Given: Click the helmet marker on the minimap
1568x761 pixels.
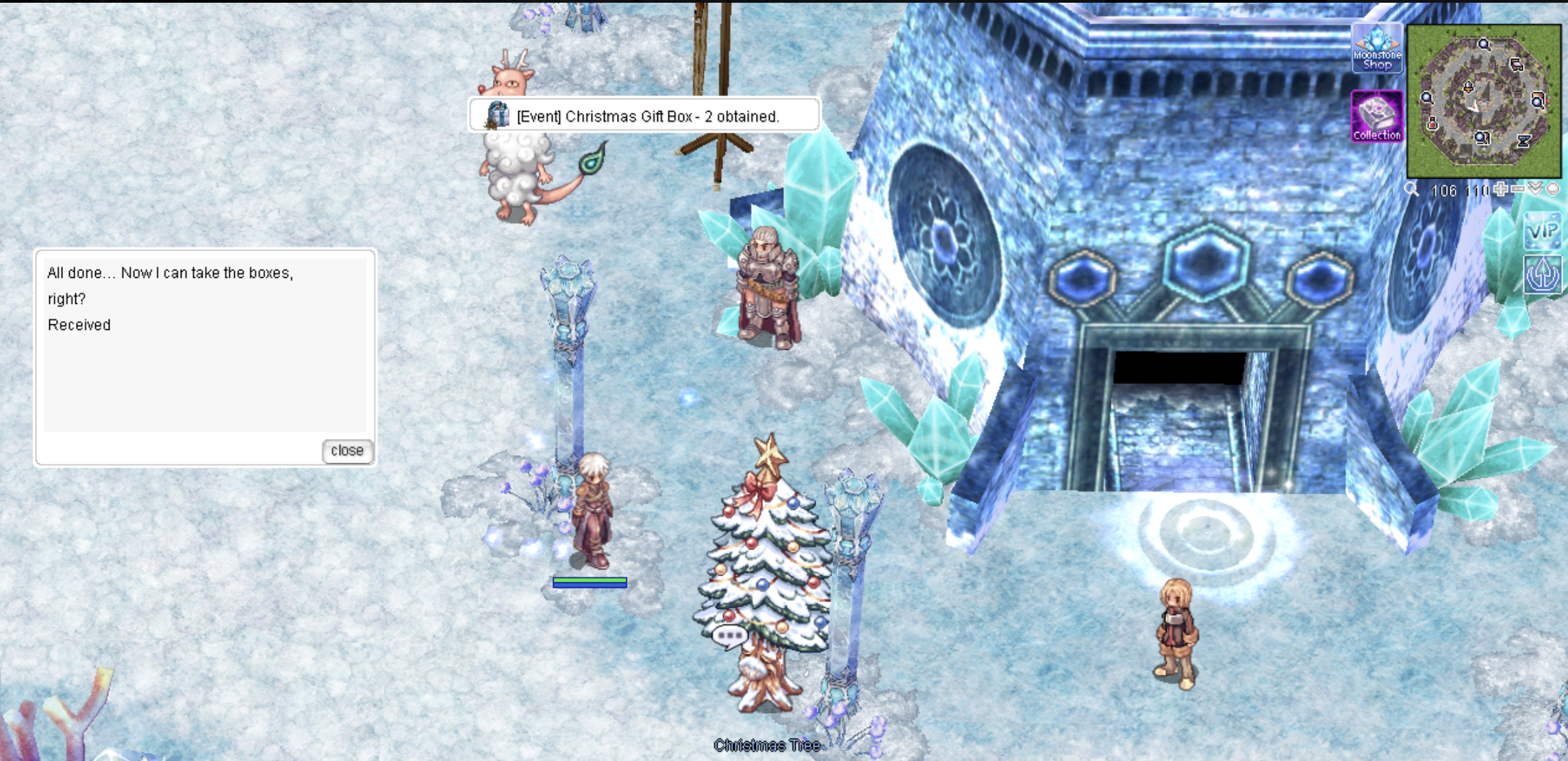Looking at the screenshot, I should coord(1467,88).
